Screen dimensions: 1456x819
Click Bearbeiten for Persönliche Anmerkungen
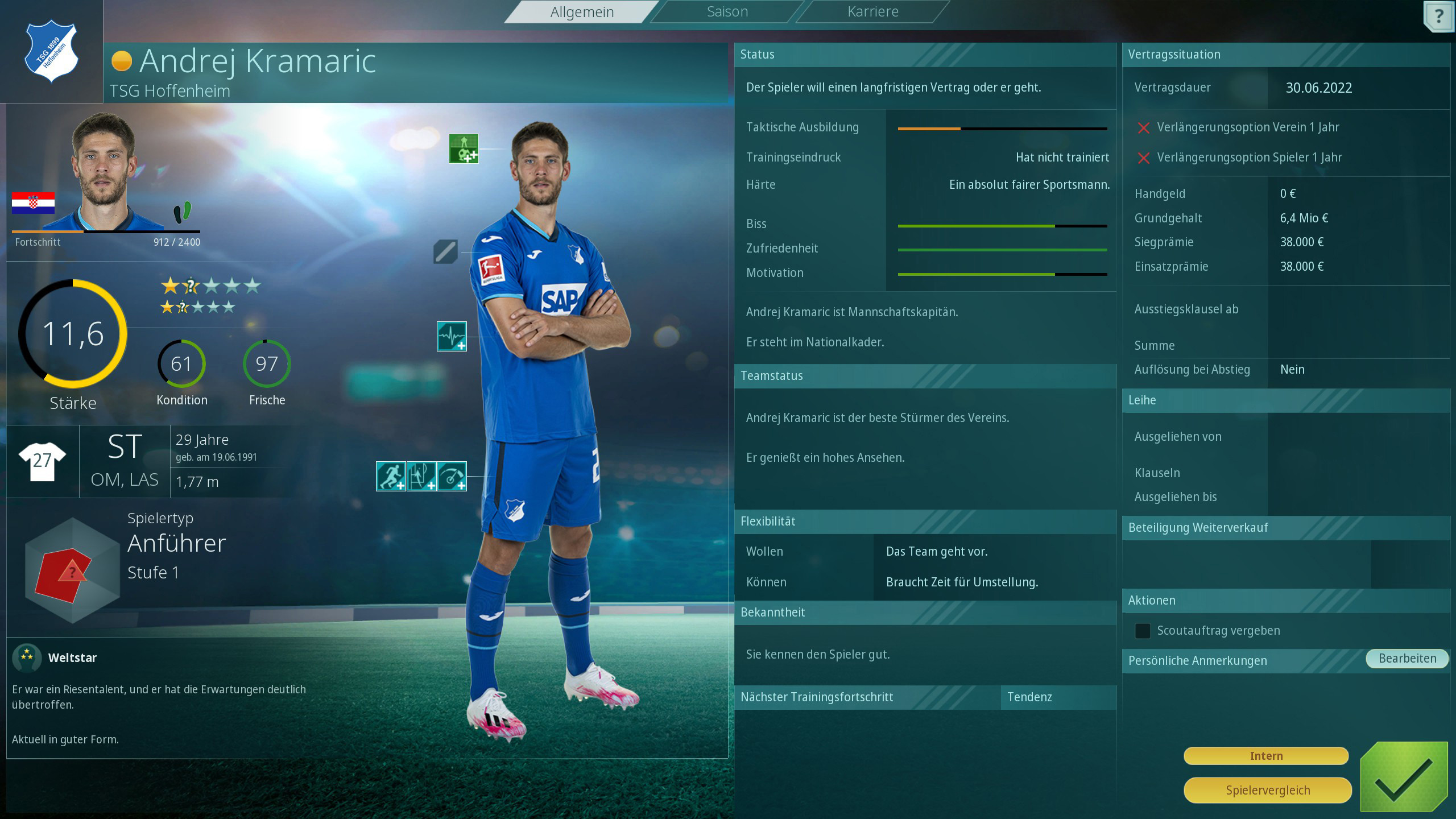pos(1405,658)
